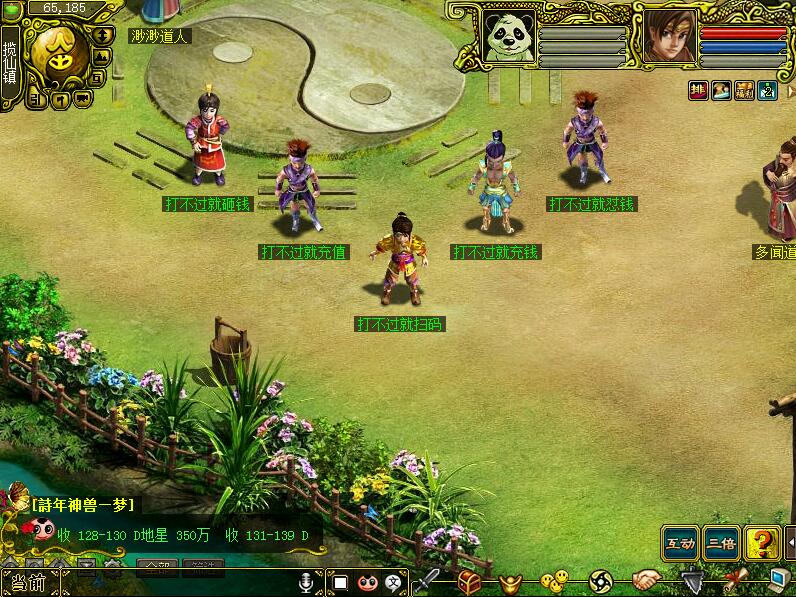Open the 福利 welfare icon

(744, 91)
